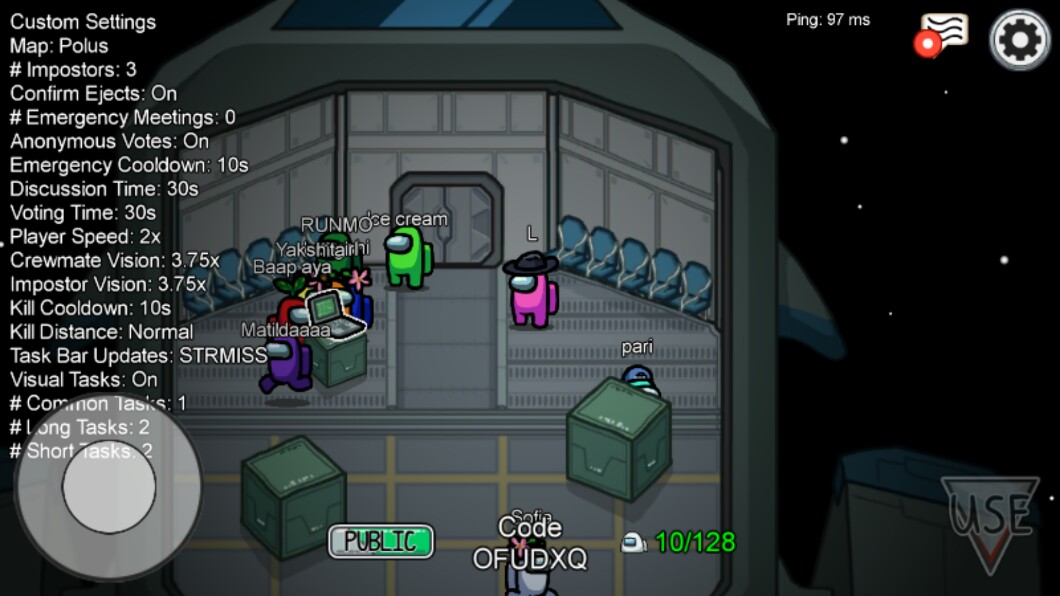Open the settings gear menu
Screen dimensions: 1060x596
pyautogui.click(x=1019, y=39)
